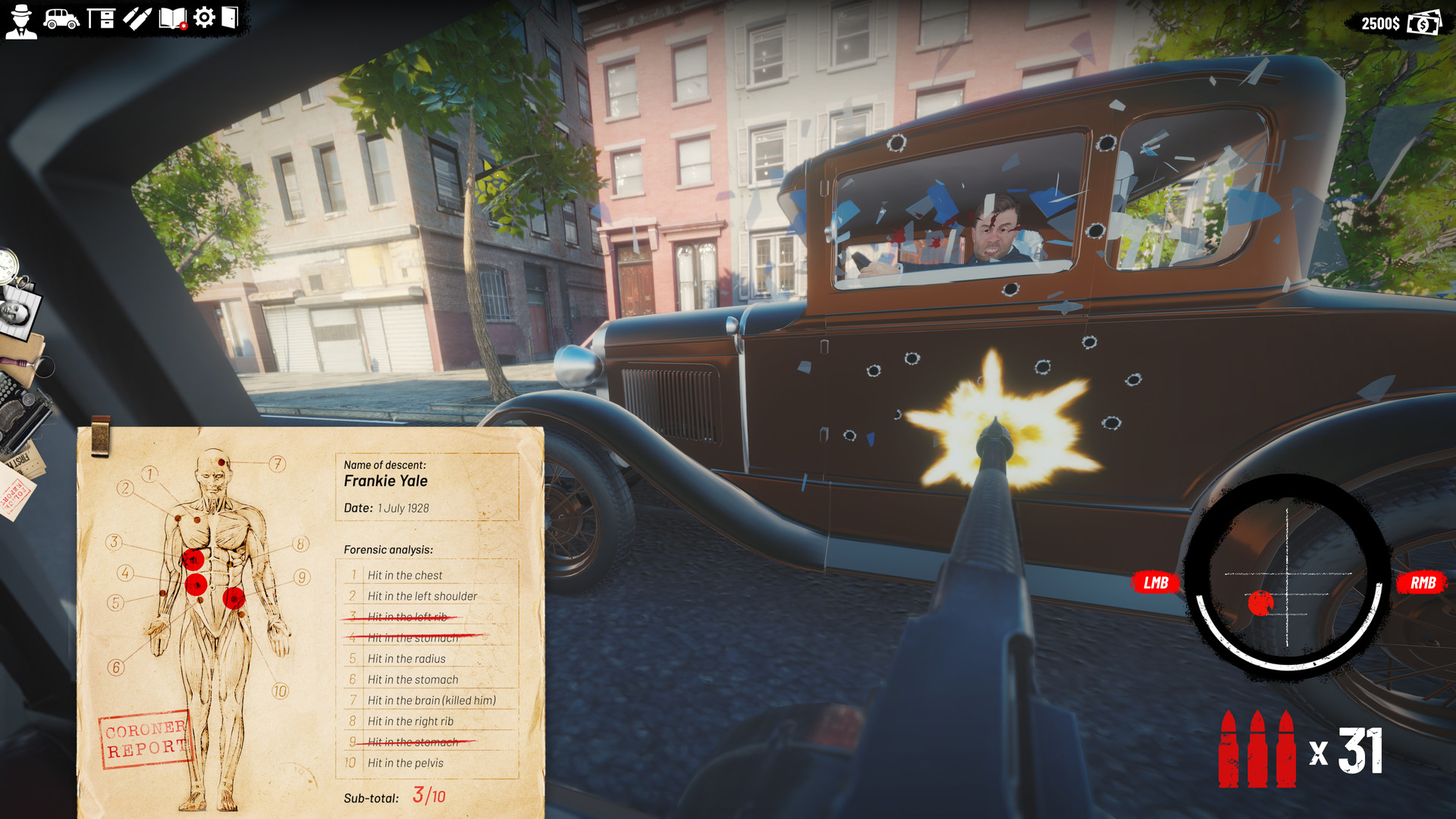Screen dimensions: 1456x819
Task: Click the Sub-total 3/10 score
Action: 428,796
